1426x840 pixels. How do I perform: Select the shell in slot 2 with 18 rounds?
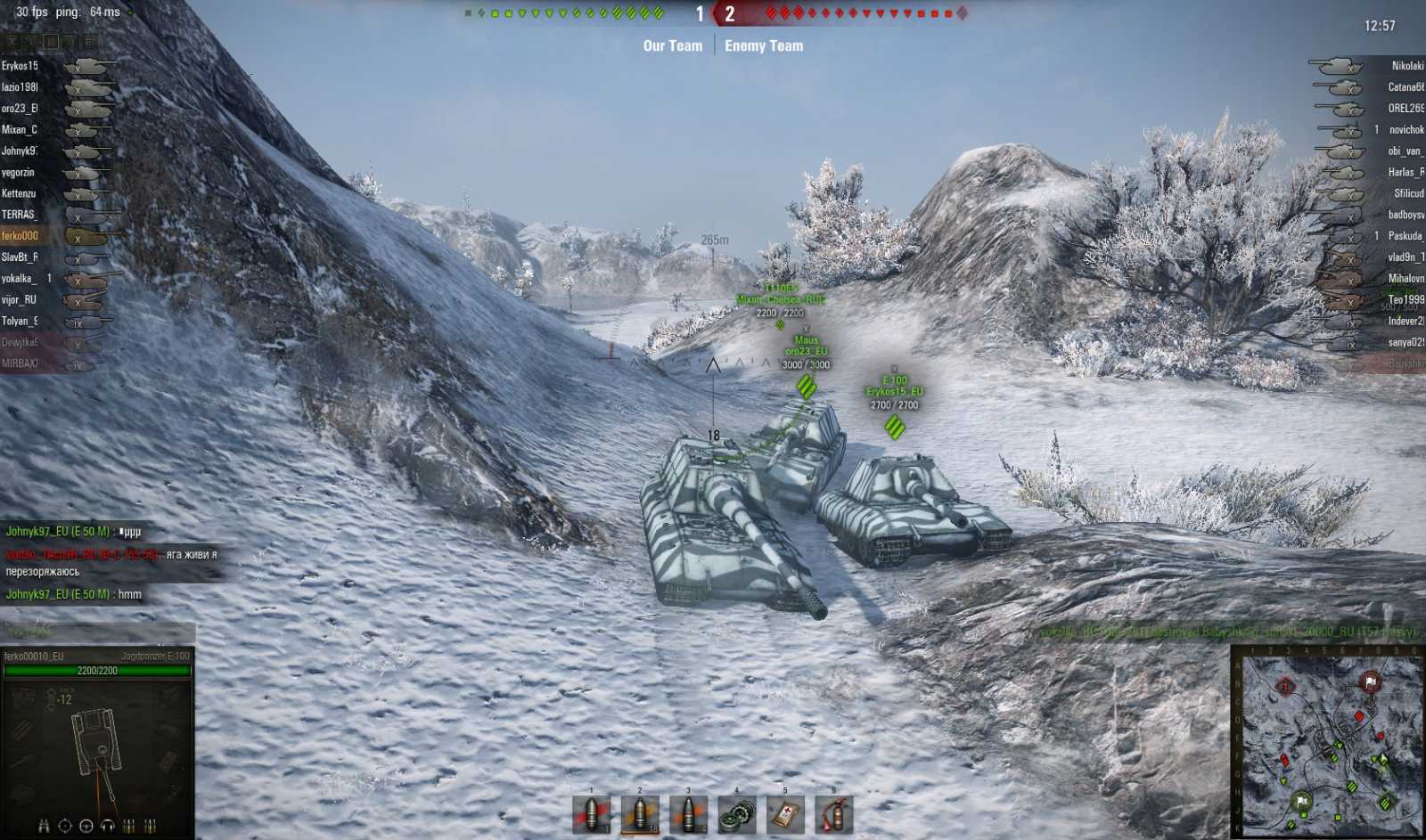click(x=640, y=814)
